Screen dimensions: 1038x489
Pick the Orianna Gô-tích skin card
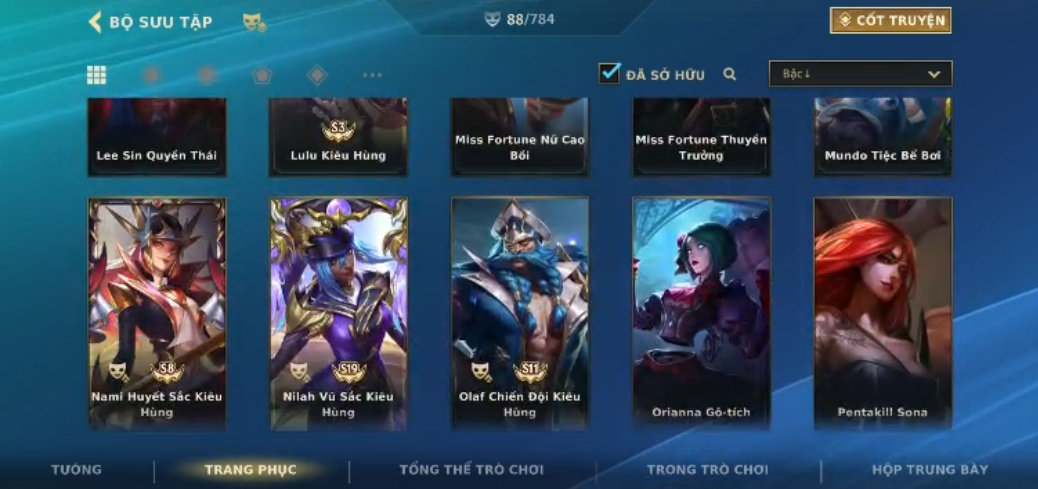coord(701,313)
